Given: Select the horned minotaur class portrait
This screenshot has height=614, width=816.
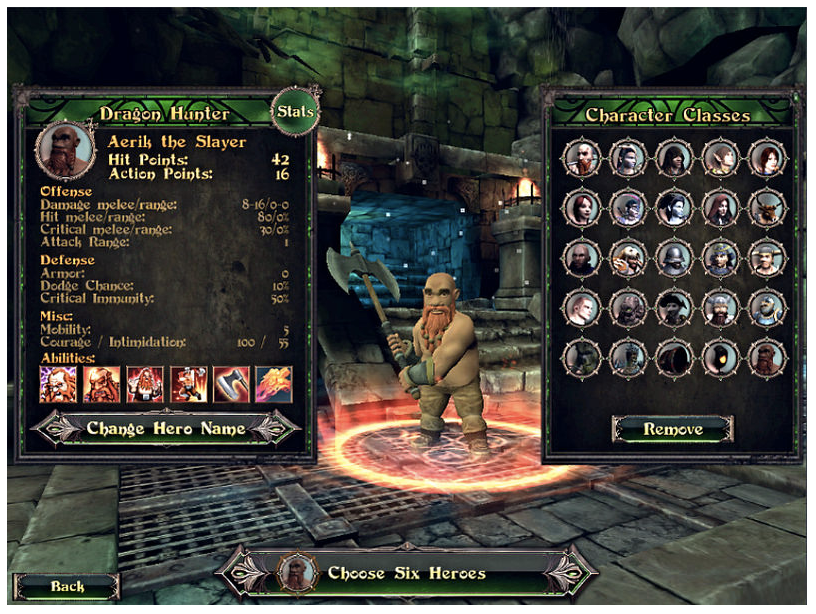Looking at the screenshot, I should pos(767,207).
